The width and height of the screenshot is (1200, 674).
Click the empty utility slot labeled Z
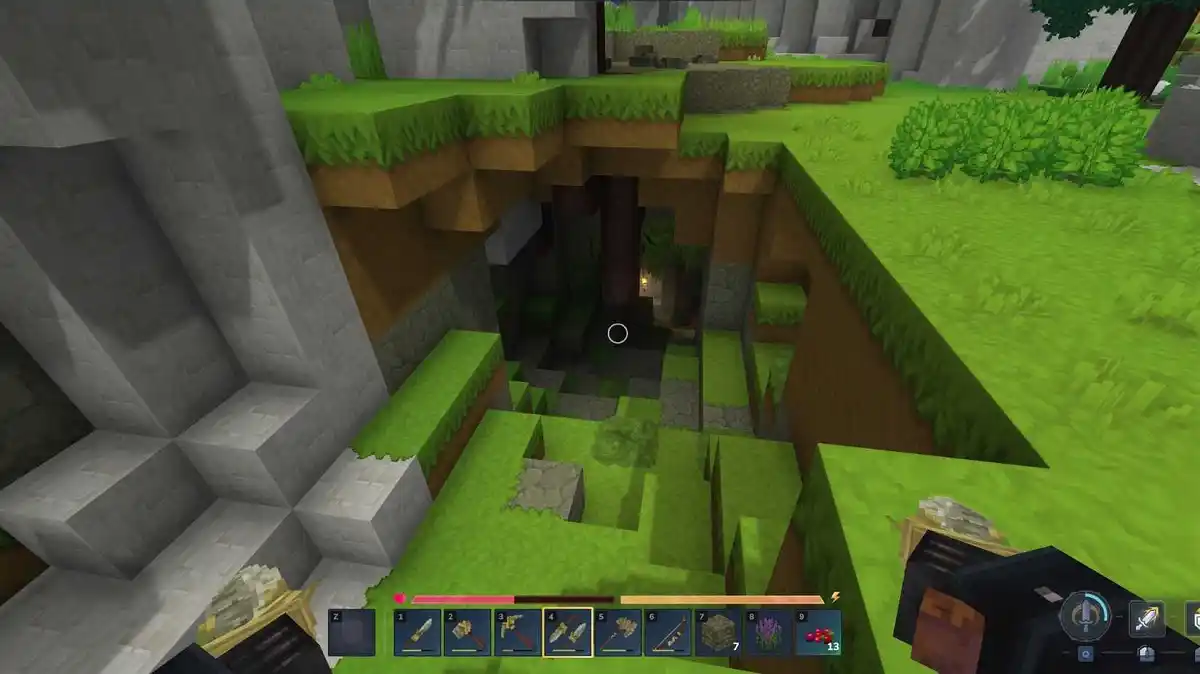pyautogui.click(x=351, y=633)
